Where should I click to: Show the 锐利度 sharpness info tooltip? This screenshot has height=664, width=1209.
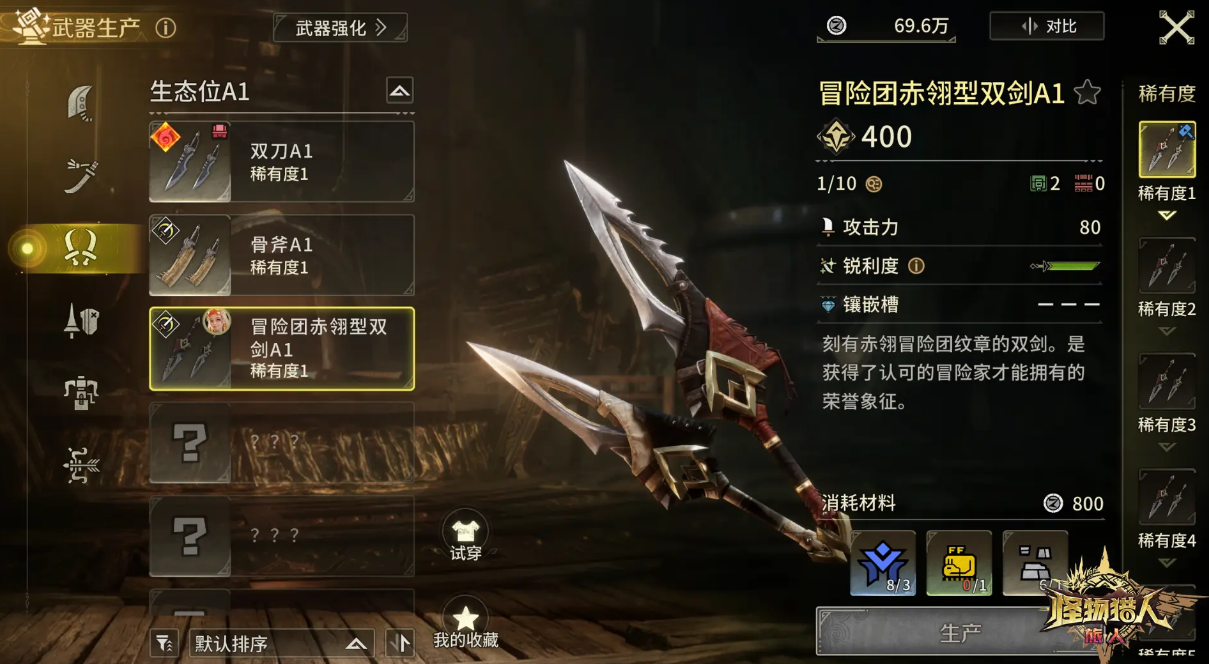pyautogui.click(x=915, y=266)
